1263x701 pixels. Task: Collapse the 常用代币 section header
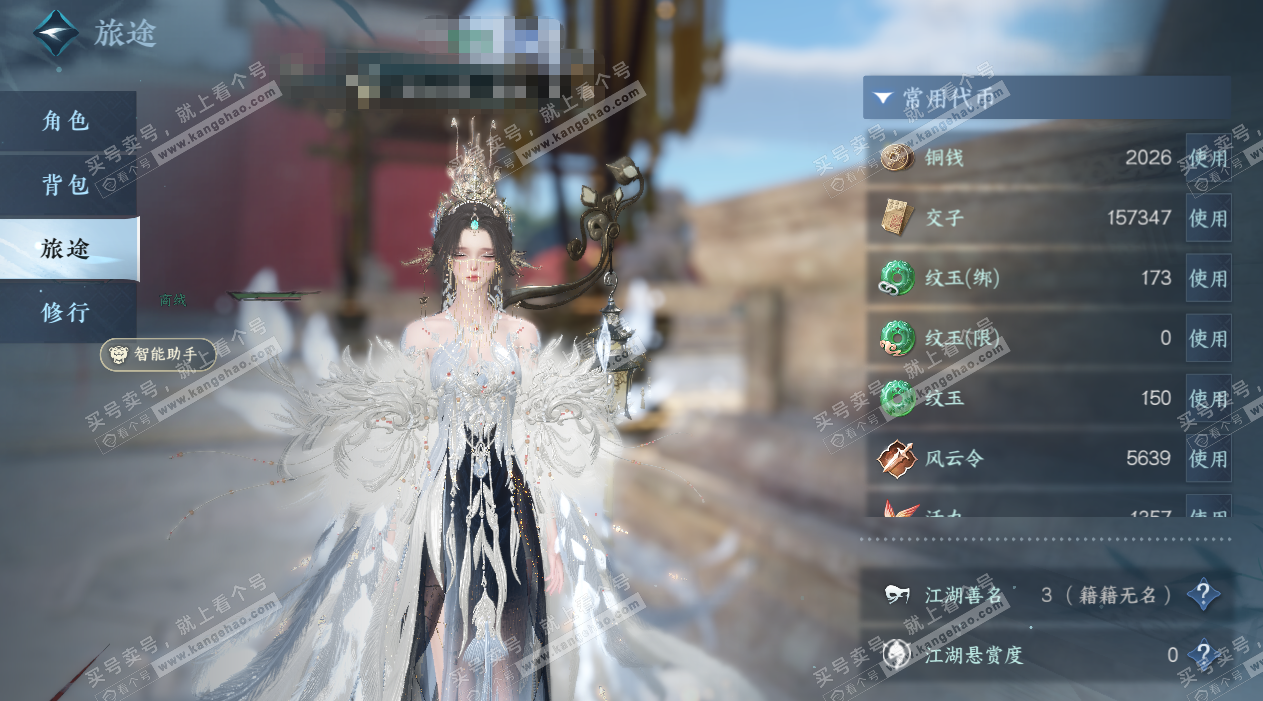pyautogui.click(x=883, y=98)
